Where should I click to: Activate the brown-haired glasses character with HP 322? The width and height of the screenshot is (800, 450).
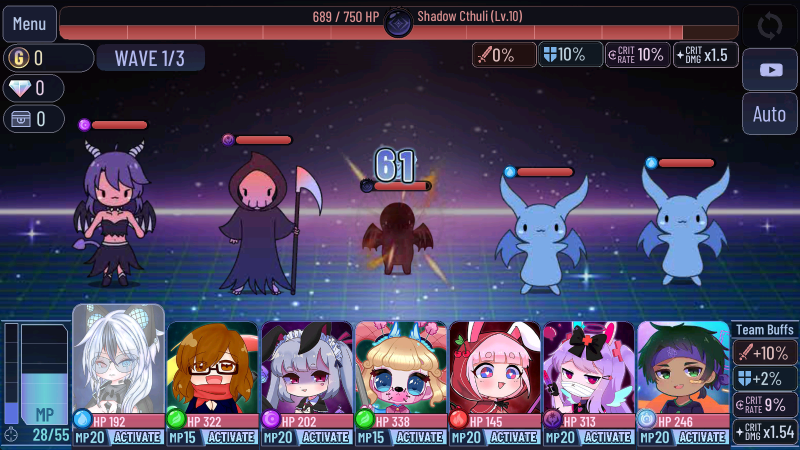click(232, 437)
